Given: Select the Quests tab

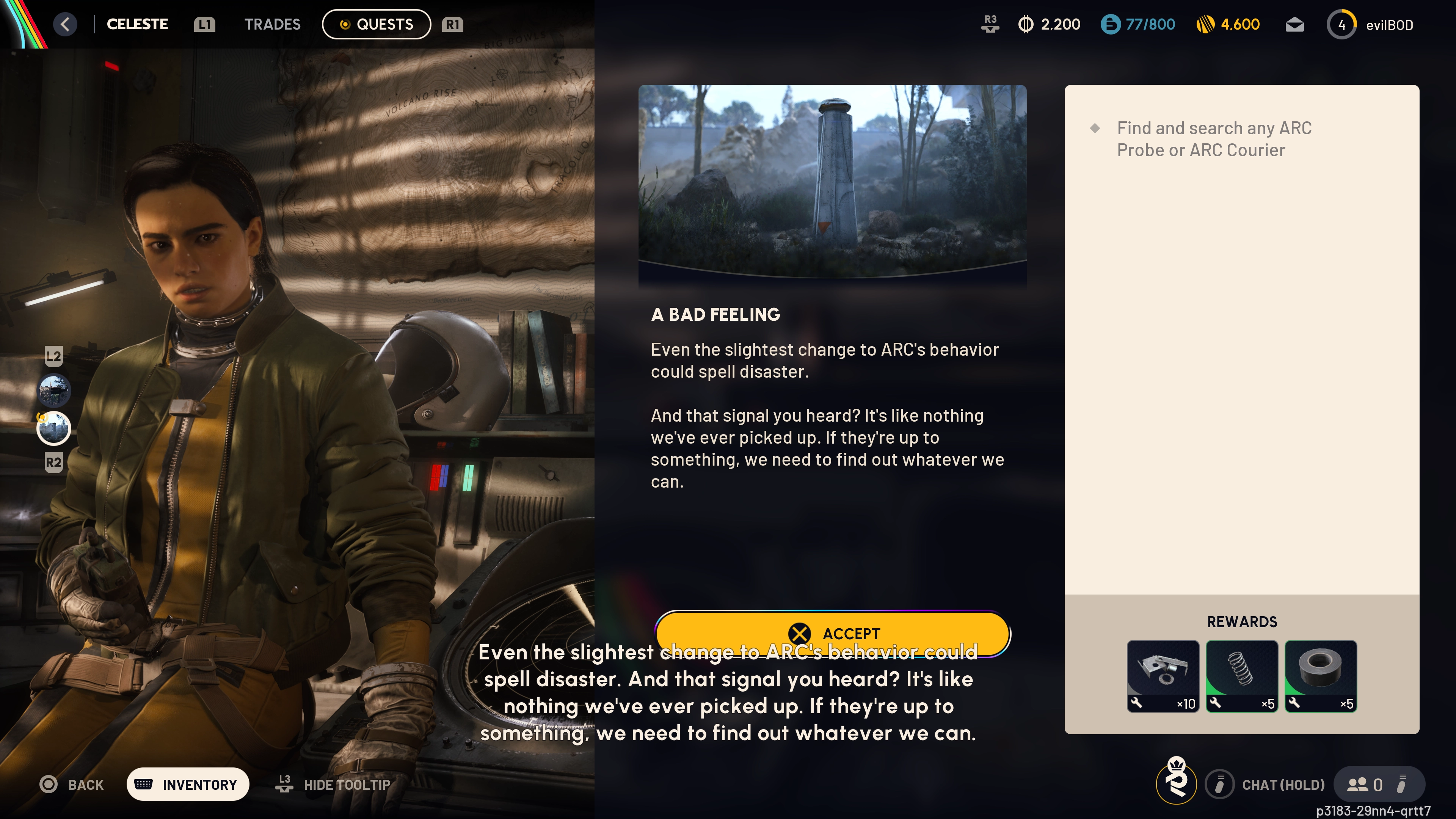Looking at the screenshot, I should point(377,24).
